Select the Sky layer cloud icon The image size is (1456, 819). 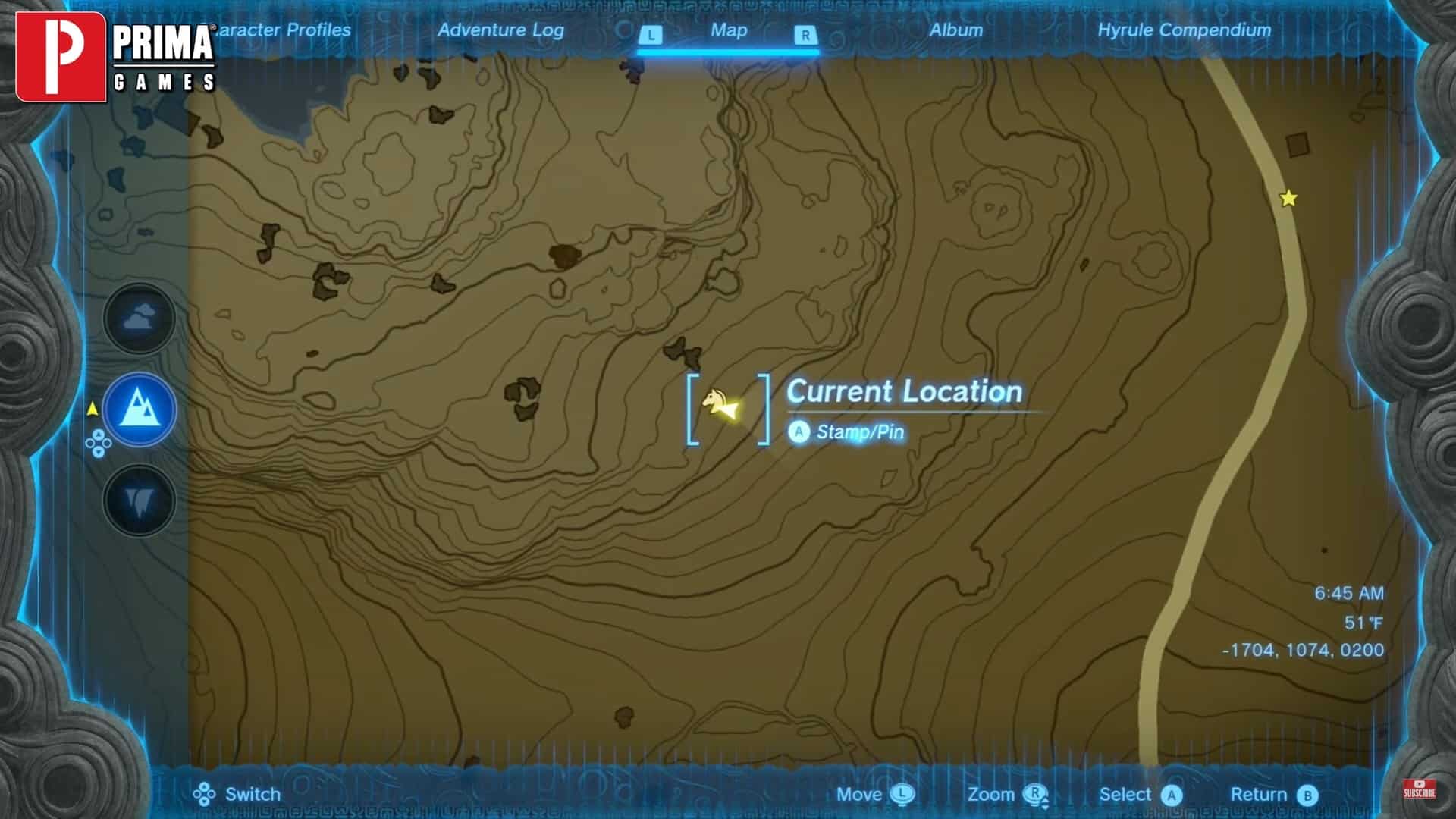[x=138, y=319]
